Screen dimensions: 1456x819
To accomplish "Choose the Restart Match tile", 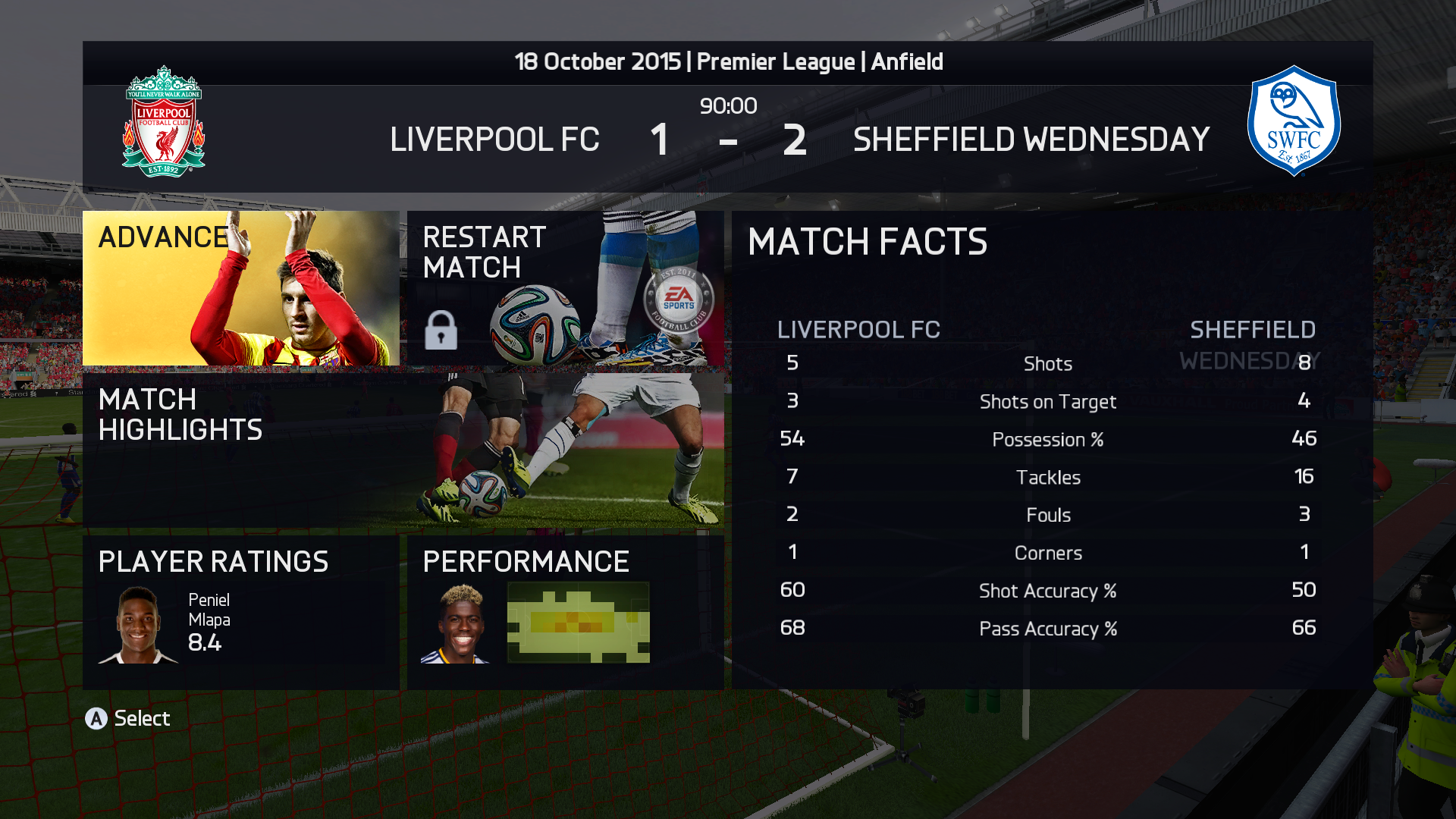I will coord(565,288).
